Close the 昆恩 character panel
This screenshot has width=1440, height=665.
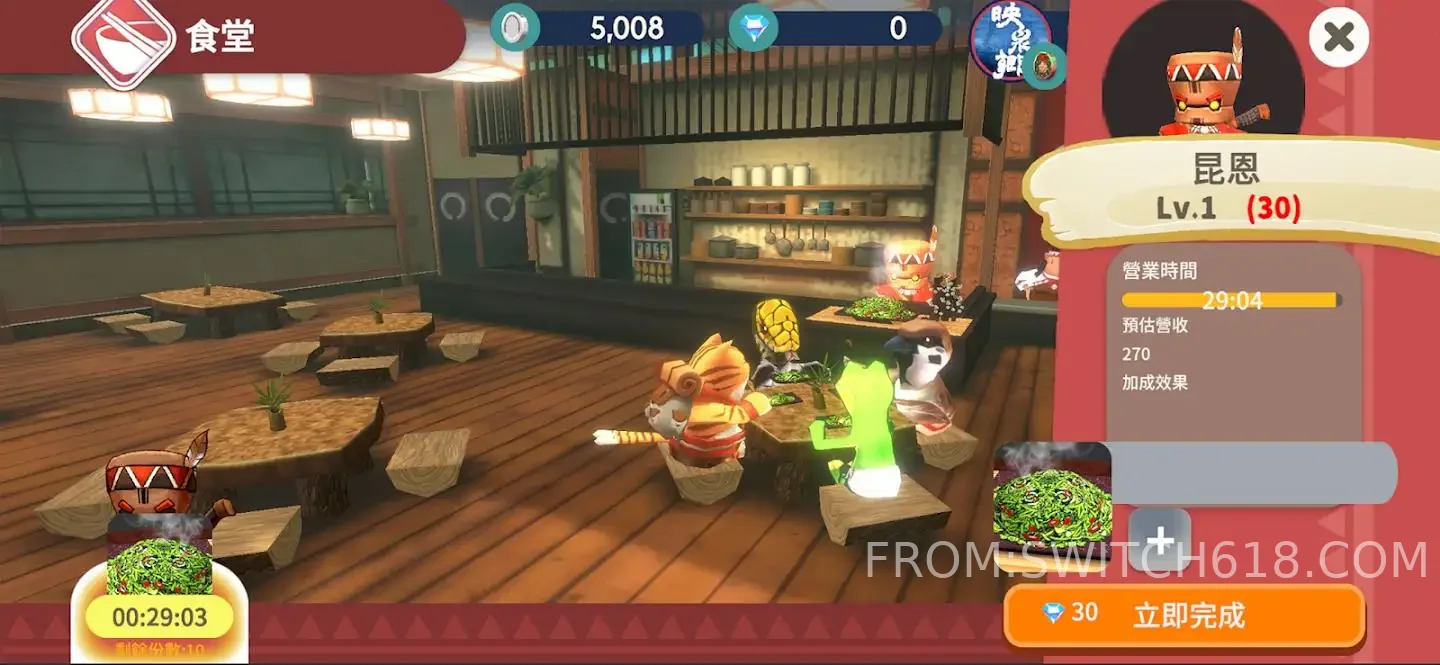coord(1338,38)
